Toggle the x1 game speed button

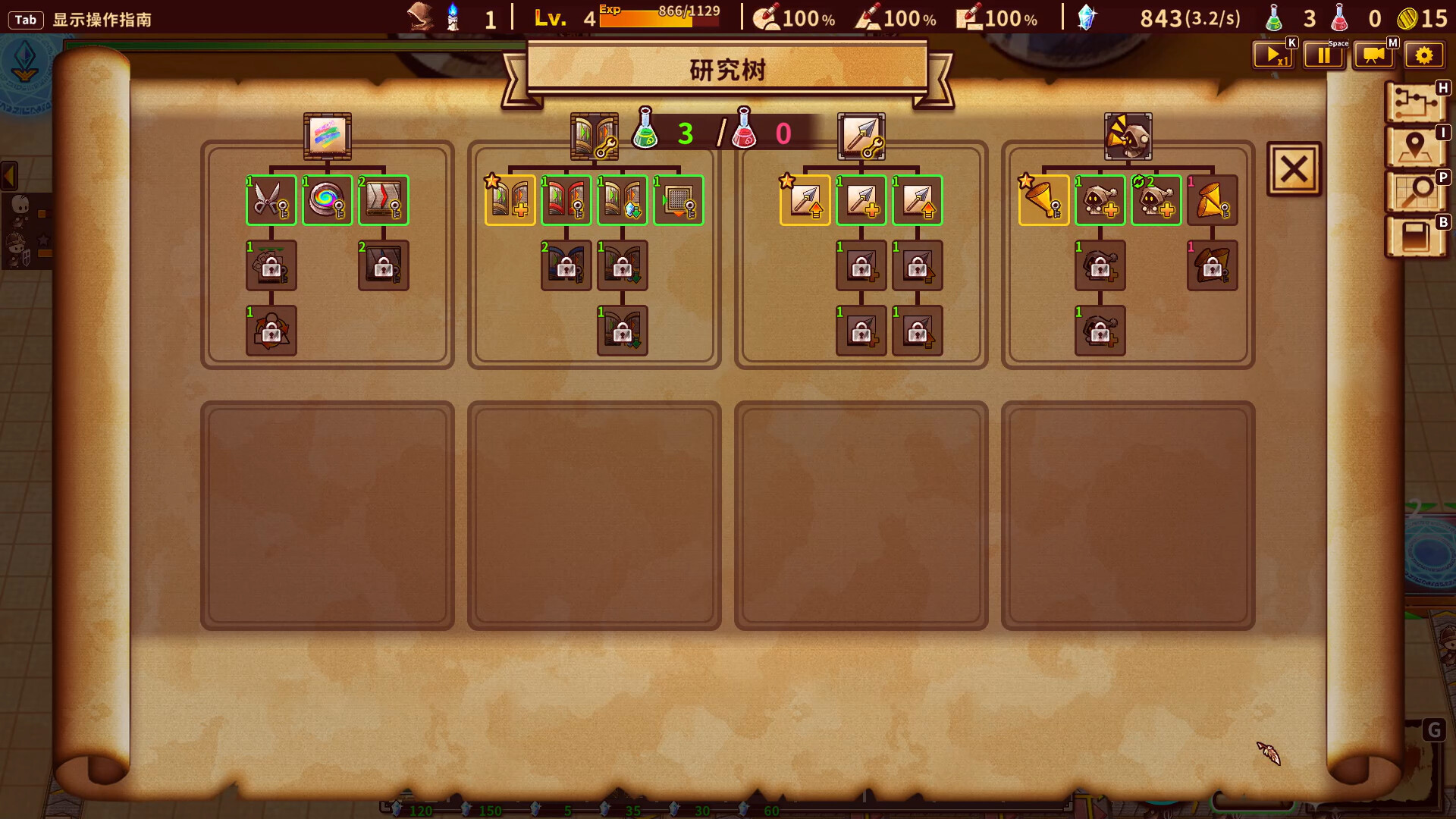pyautogui.click(x=1273, y=55)
